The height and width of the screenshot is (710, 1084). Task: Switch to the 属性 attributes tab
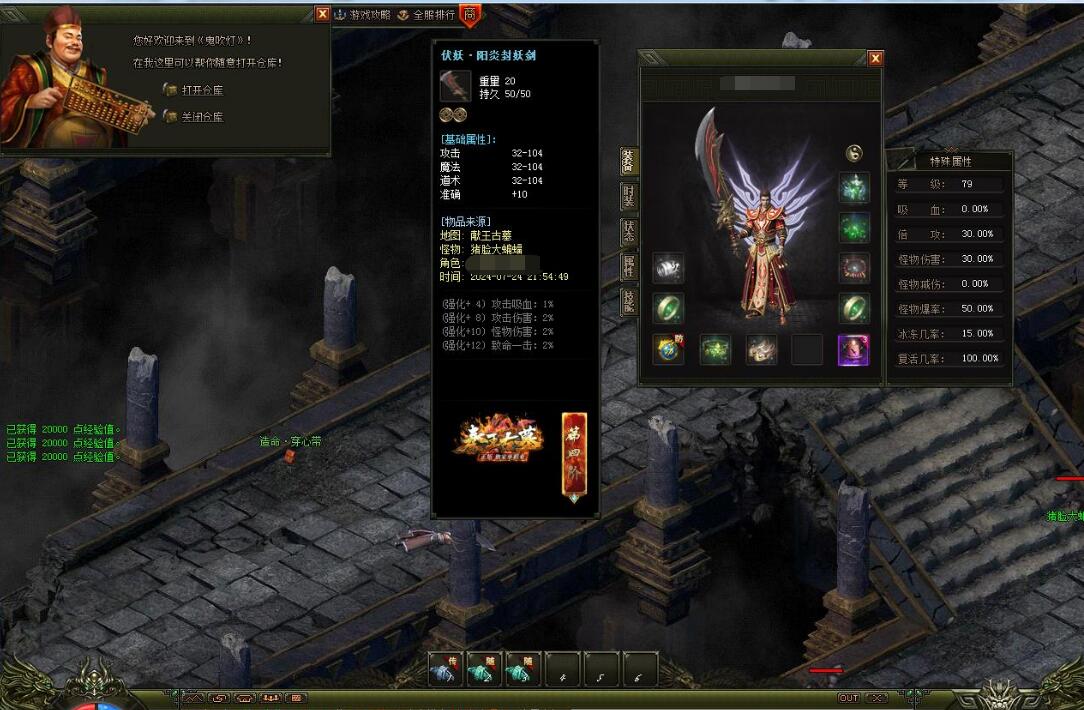pyautogui.click(x=629, y=266)
